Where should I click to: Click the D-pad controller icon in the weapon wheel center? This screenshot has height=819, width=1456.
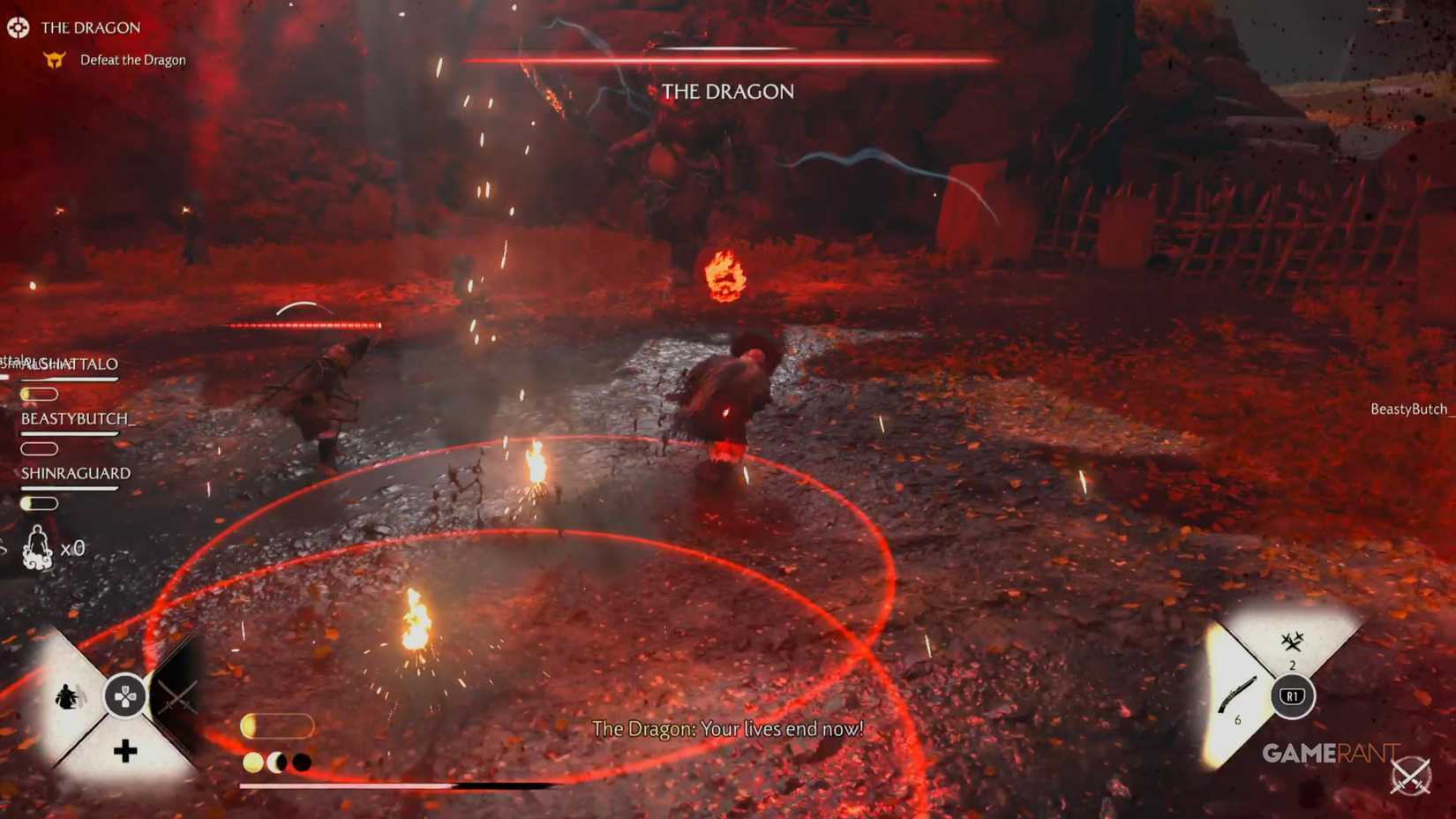pyautogui.click(x=126, y=697)
